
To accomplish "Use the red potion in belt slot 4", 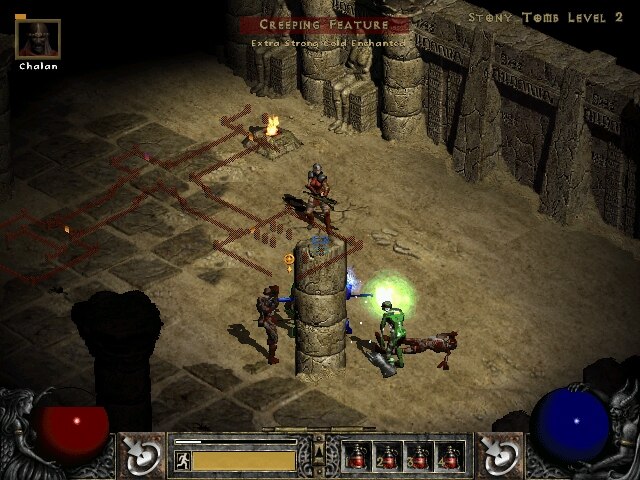I will 450,456.
